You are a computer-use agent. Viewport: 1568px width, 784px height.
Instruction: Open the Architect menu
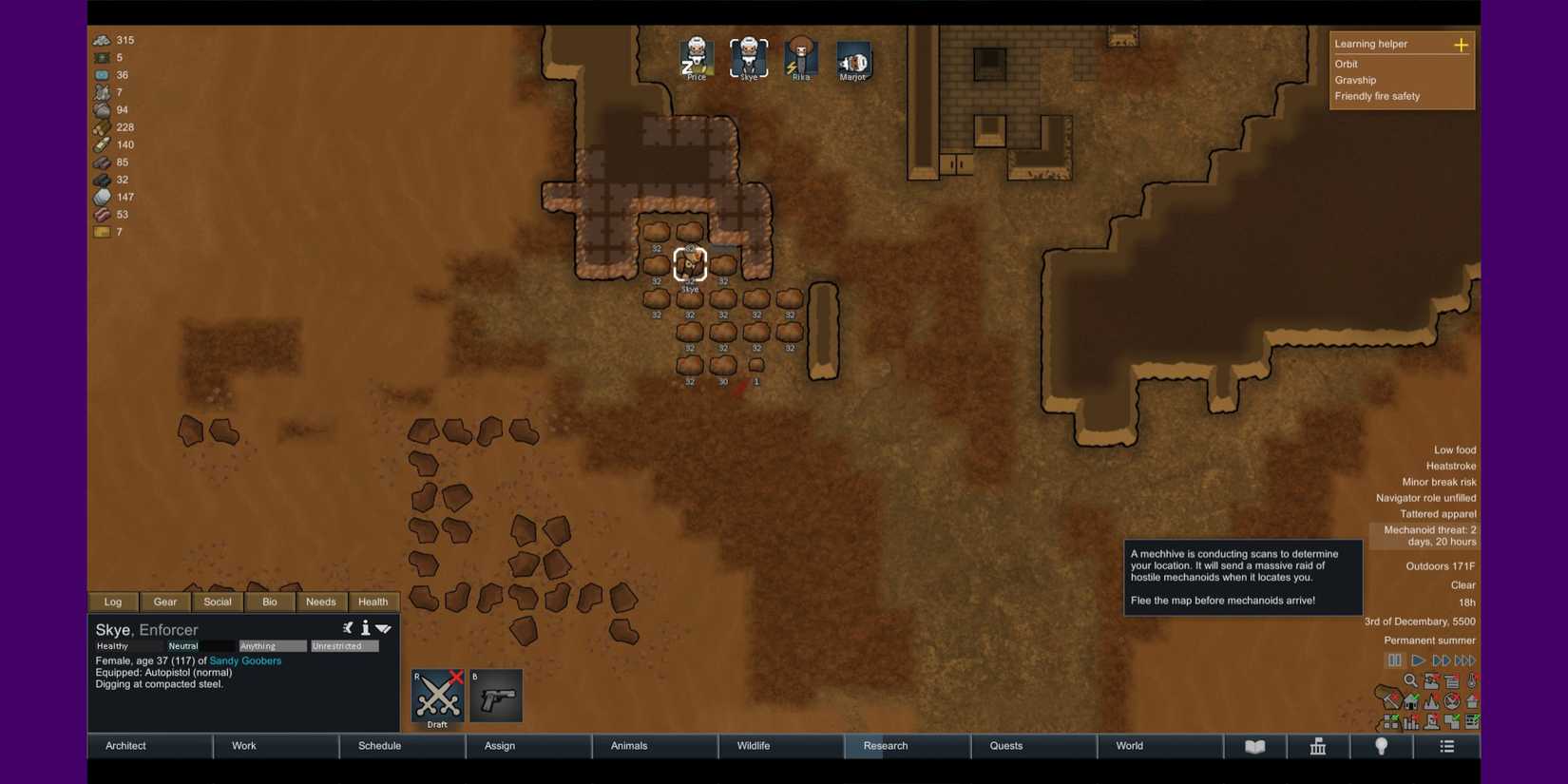click(x=124, y=746)
